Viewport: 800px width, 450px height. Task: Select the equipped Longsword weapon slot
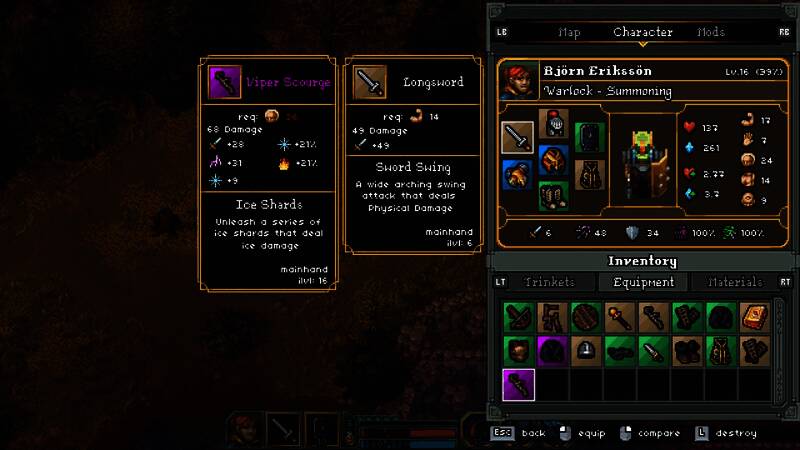518,138
